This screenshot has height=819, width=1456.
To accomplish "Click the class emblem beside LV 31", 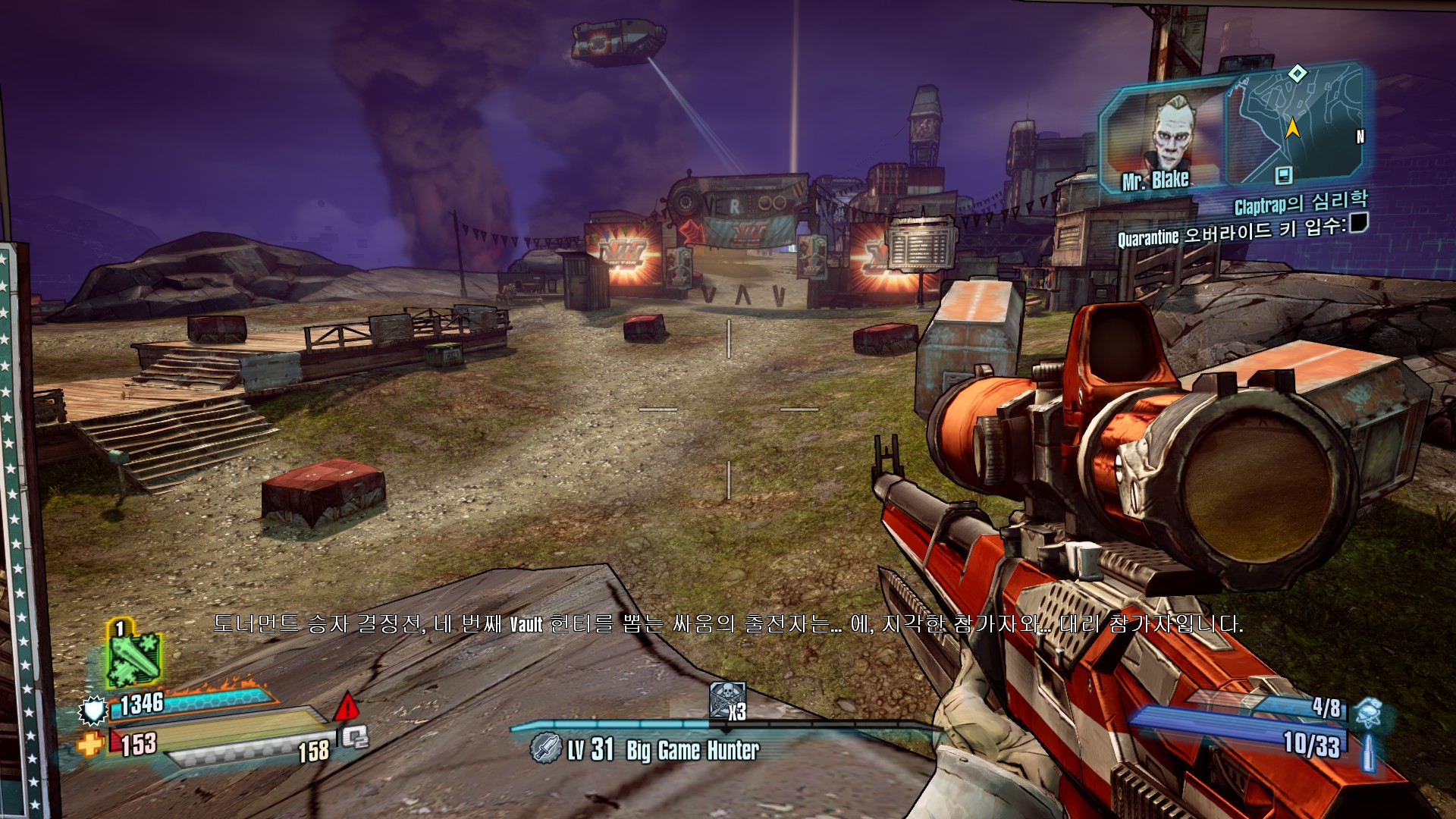I will pos(545,748).
